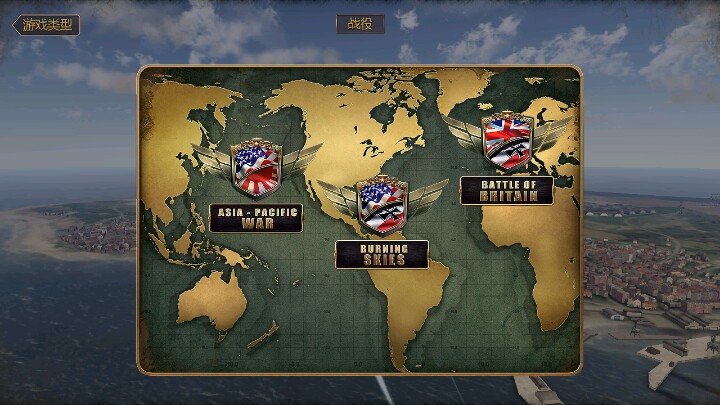
Task: Go back to 游戏类型 screen
Action: [46, 25]
